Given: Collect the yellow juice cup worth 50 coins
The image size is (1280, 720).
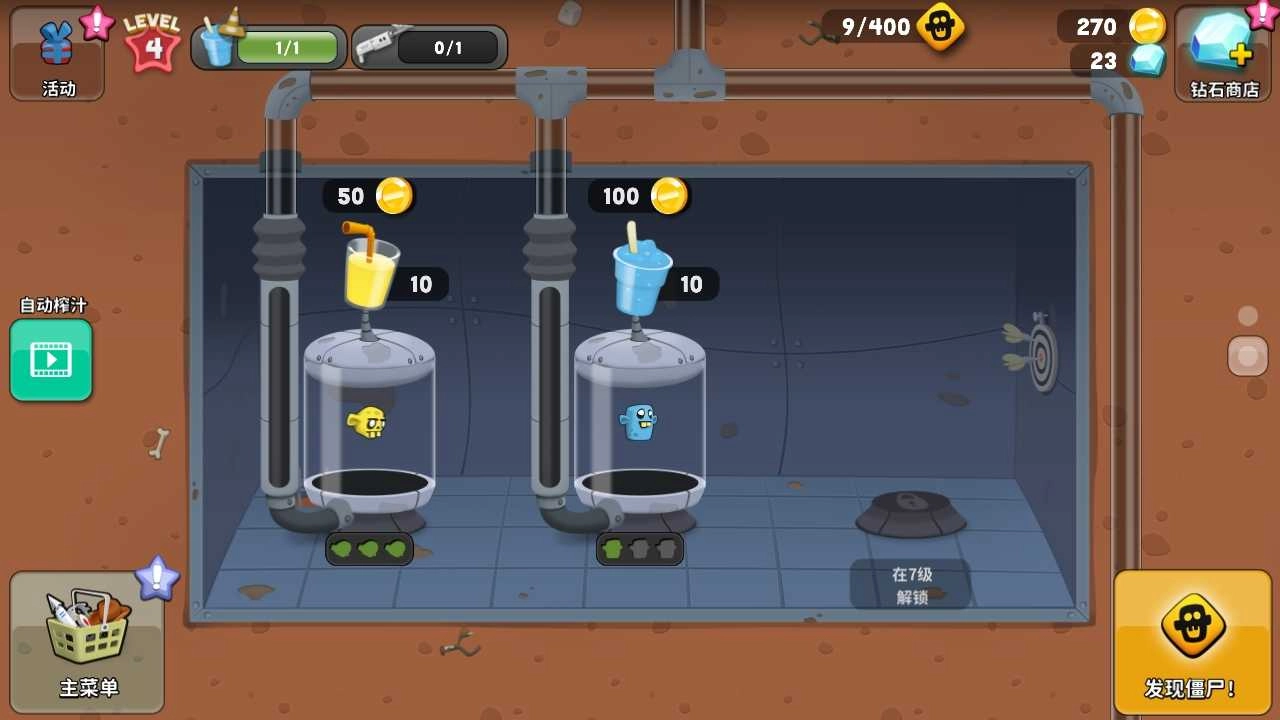Looking at the screenshot, I should pos(369,267).
